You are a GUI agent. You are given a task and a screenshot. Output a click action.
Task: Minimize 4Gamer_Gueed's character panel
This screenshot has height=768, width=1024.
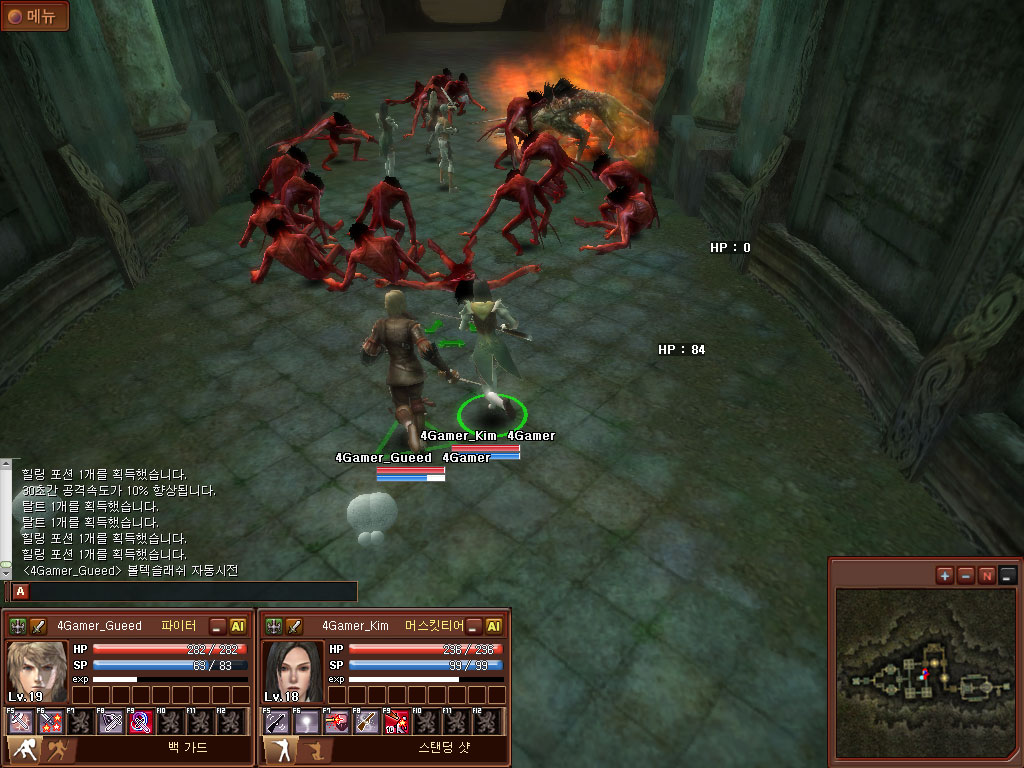click(217, 626)
